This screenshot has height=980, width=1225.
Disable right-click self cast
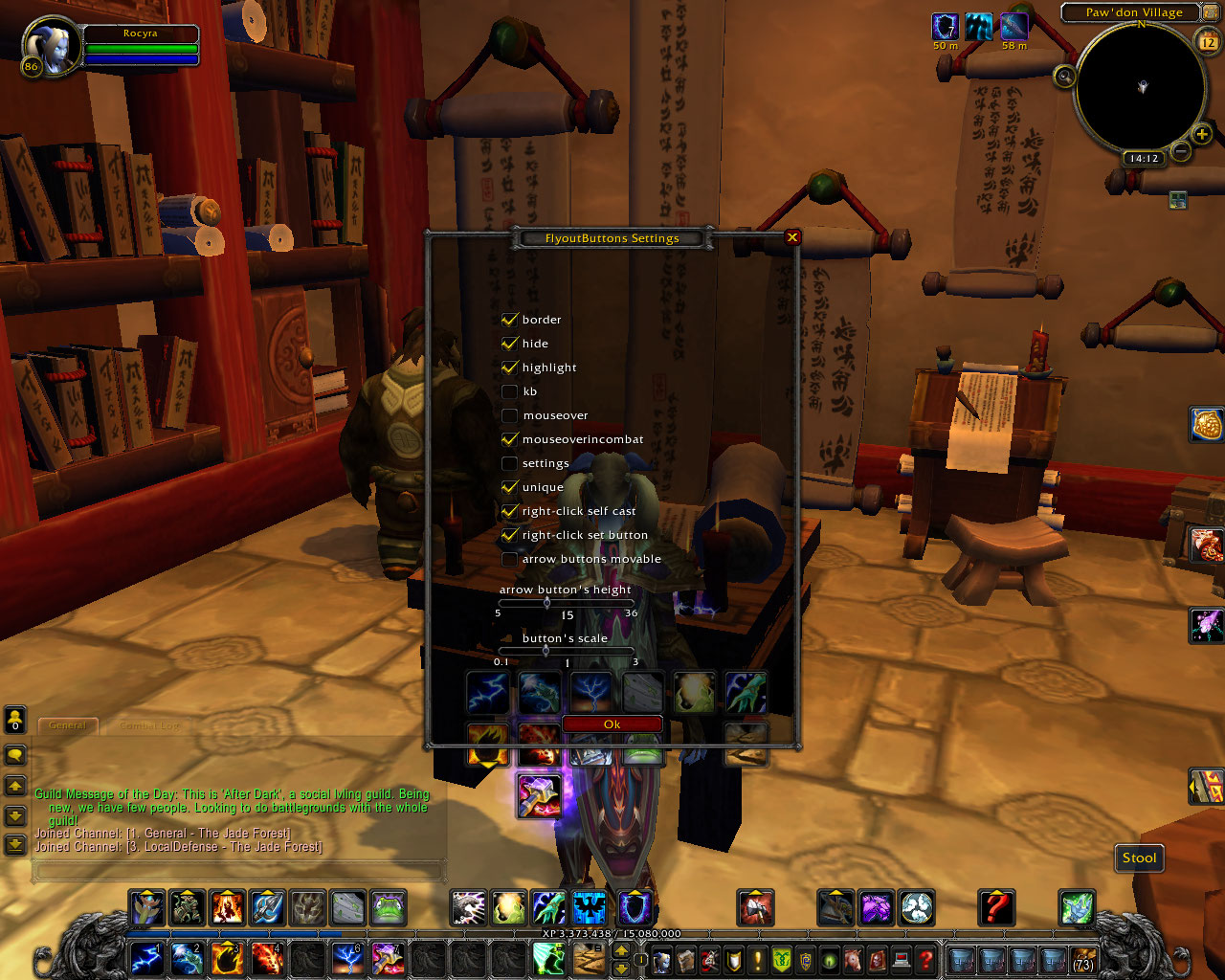(x=509, y=511)
